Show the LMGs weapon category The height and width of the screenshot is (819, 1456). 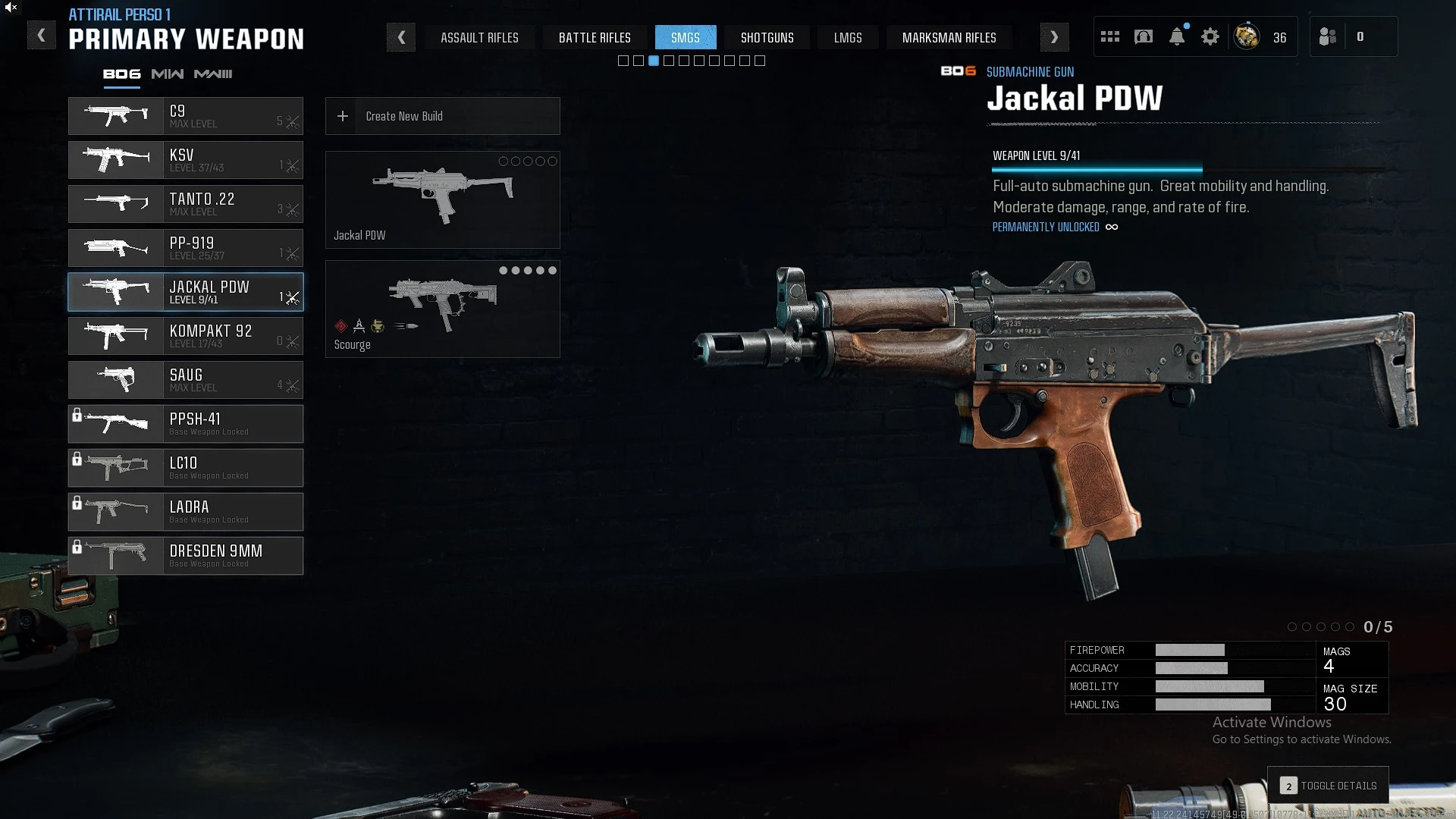click(847, 37)
